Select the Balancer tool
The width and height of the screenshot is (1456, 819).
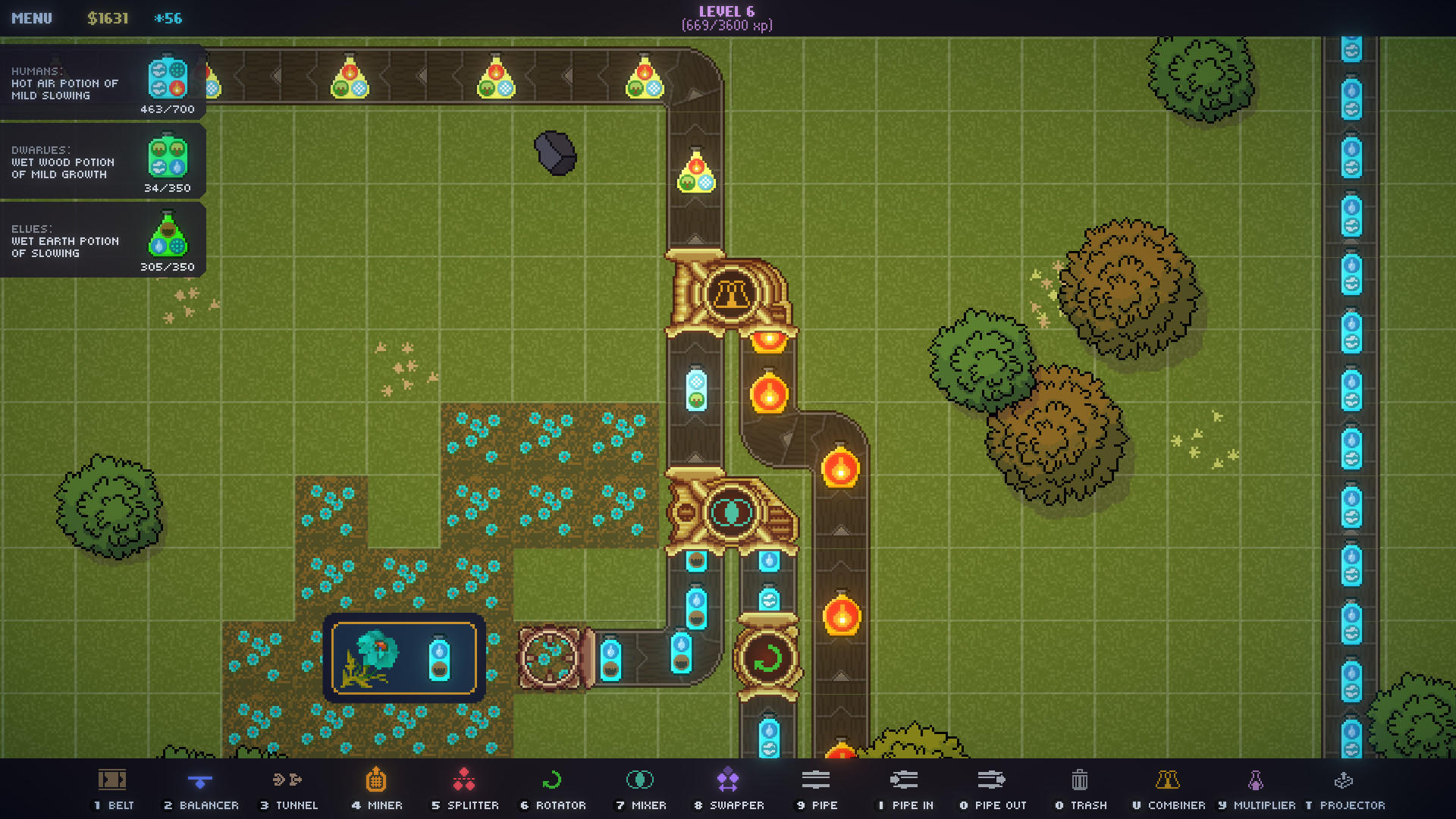click(x=201, y=789)
